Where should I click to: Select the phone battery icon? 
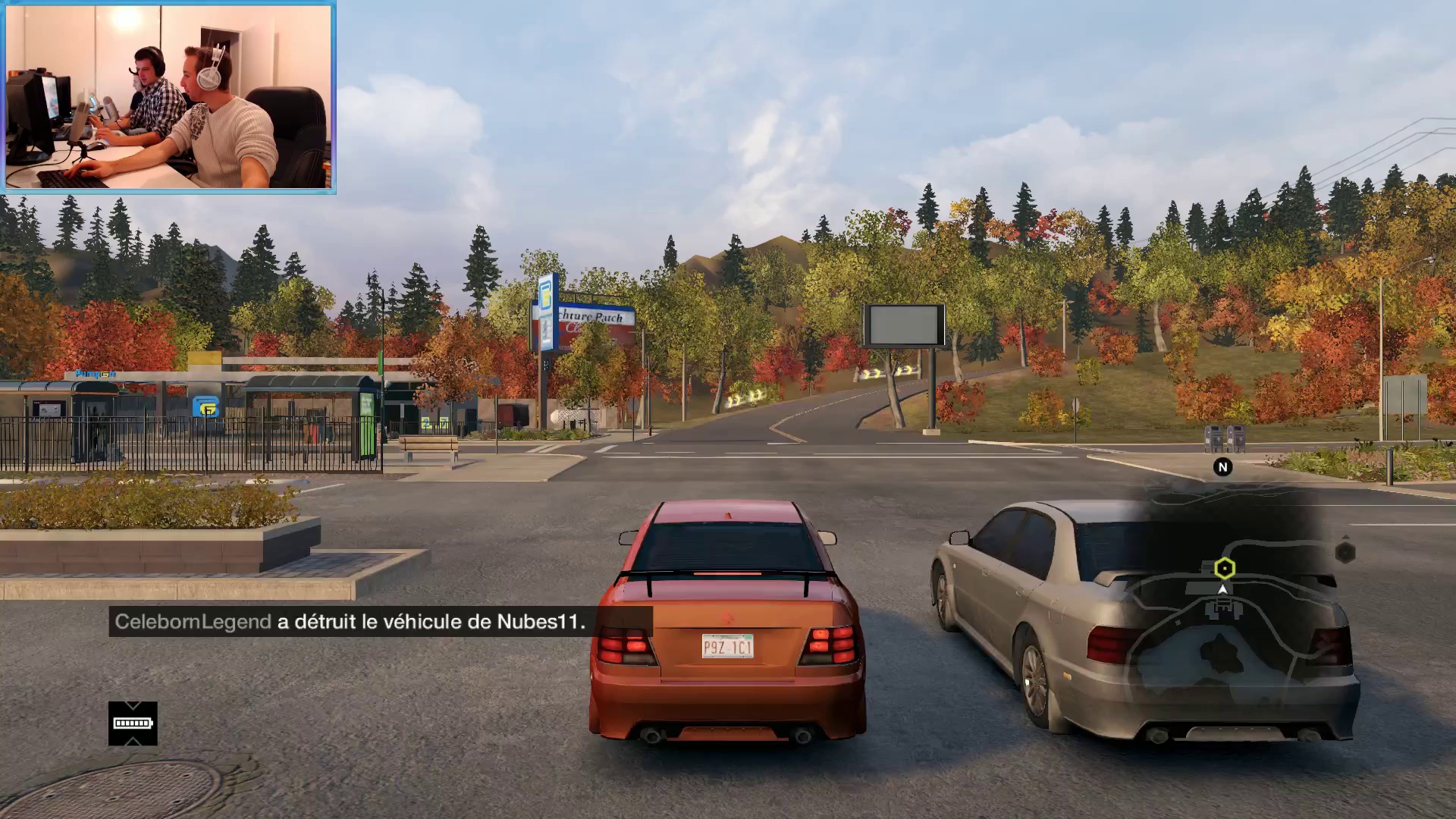click(133, 723)
